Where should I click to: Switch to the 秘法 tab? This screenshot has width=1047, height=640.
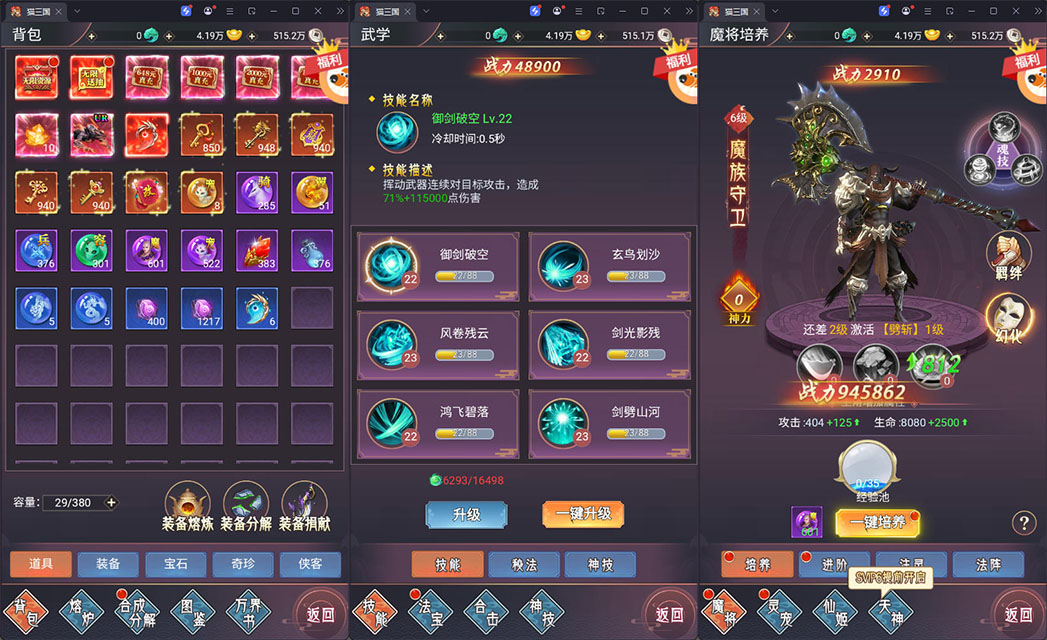click(523, 565)
